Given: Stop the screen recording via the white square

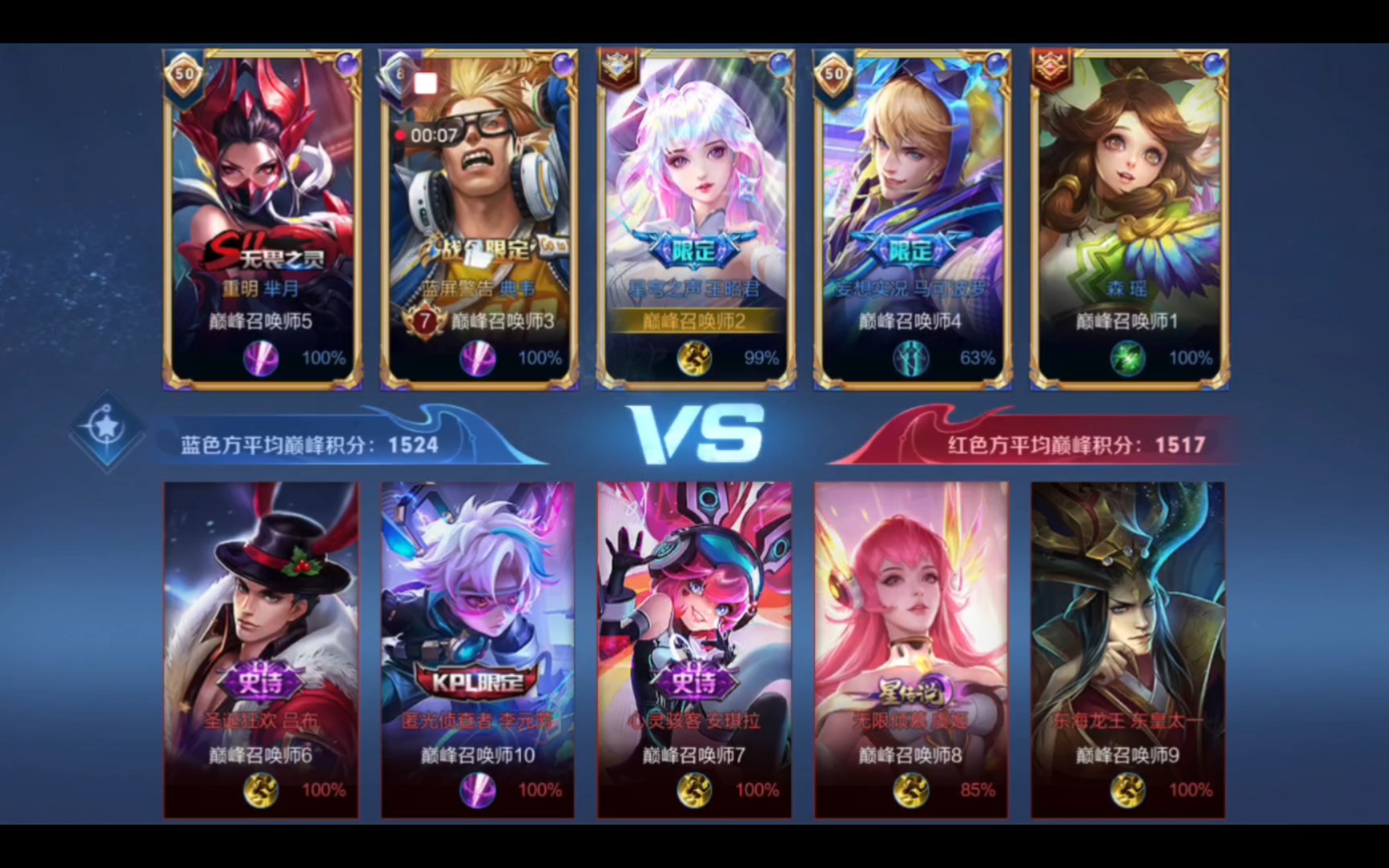Looking at the screenshot, I should pos(426,81).
